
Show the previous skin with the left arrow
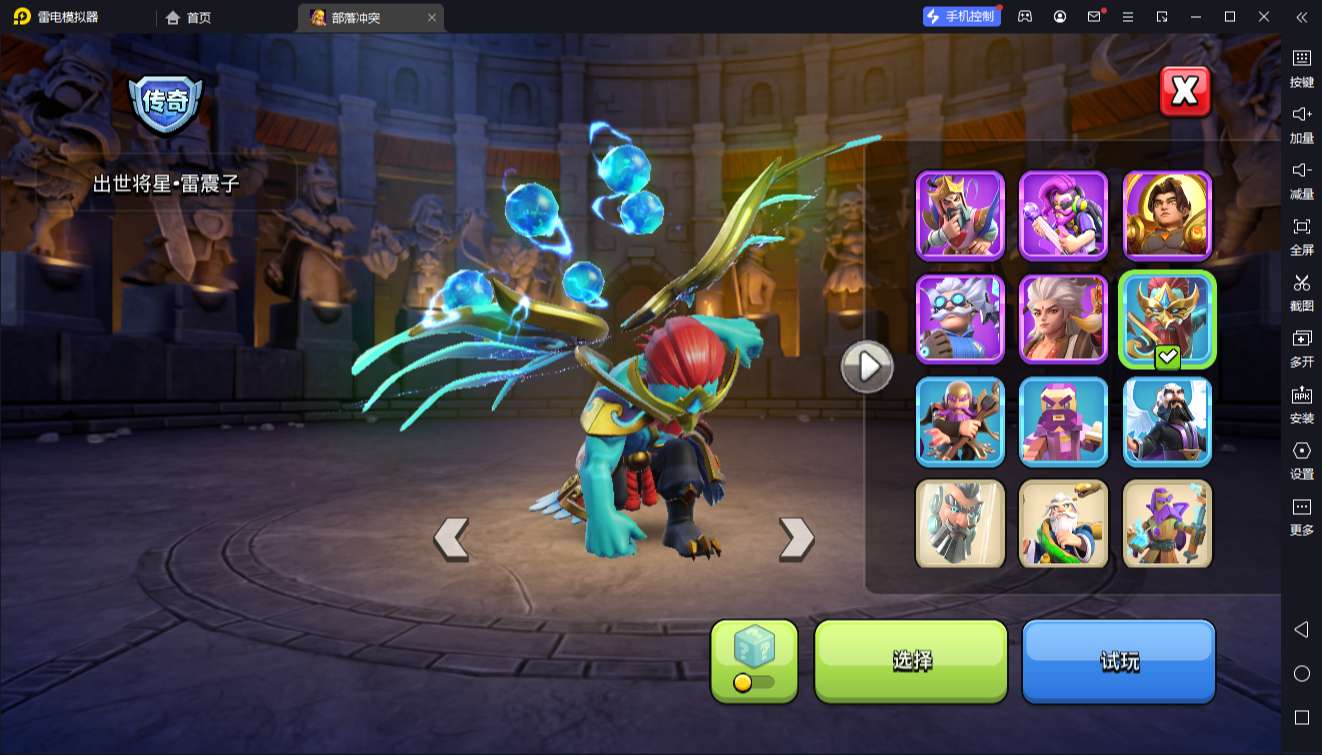click(x=451, y=539)
